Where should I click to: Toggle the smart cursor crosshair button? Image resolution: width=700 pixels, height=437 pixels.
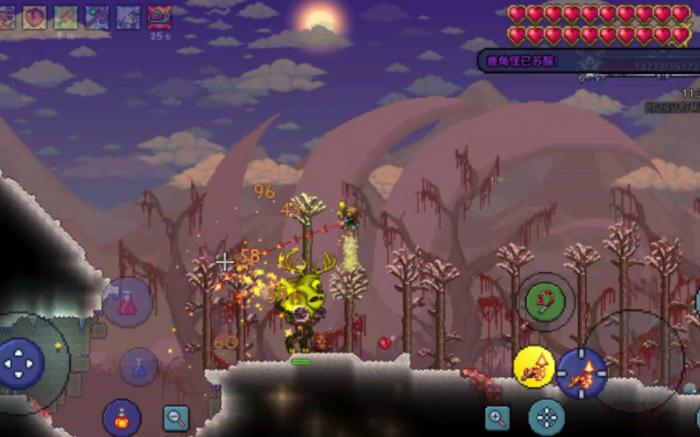(546, 417)
